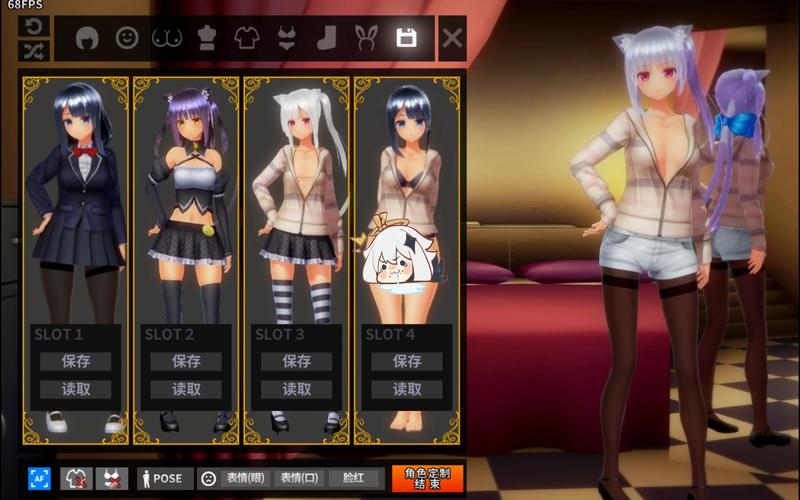Switch to the face customization tab
800x500 pixels.
point(126,38)
